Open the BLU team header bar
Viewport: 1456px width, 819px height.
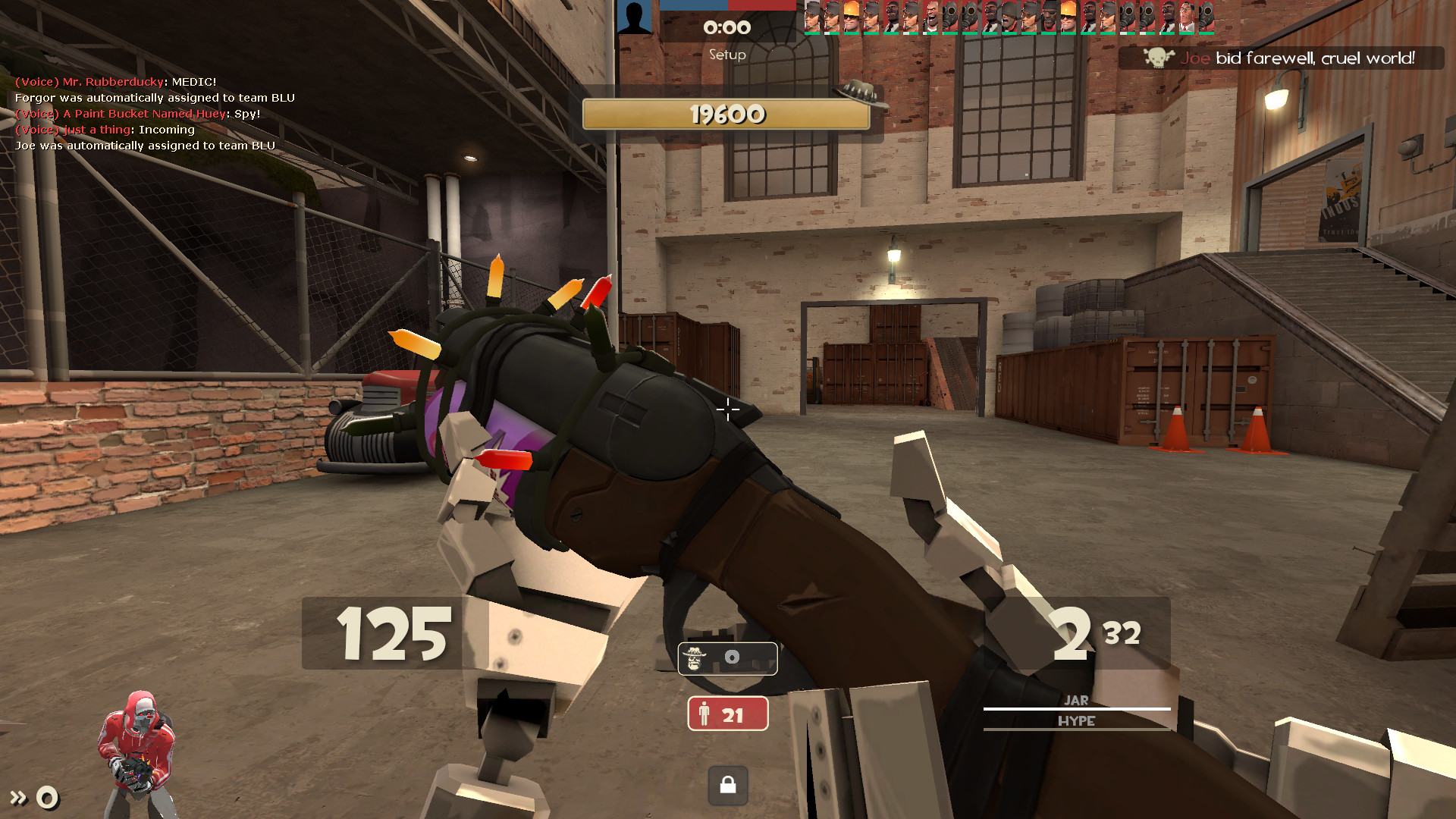tap(694, 5)
